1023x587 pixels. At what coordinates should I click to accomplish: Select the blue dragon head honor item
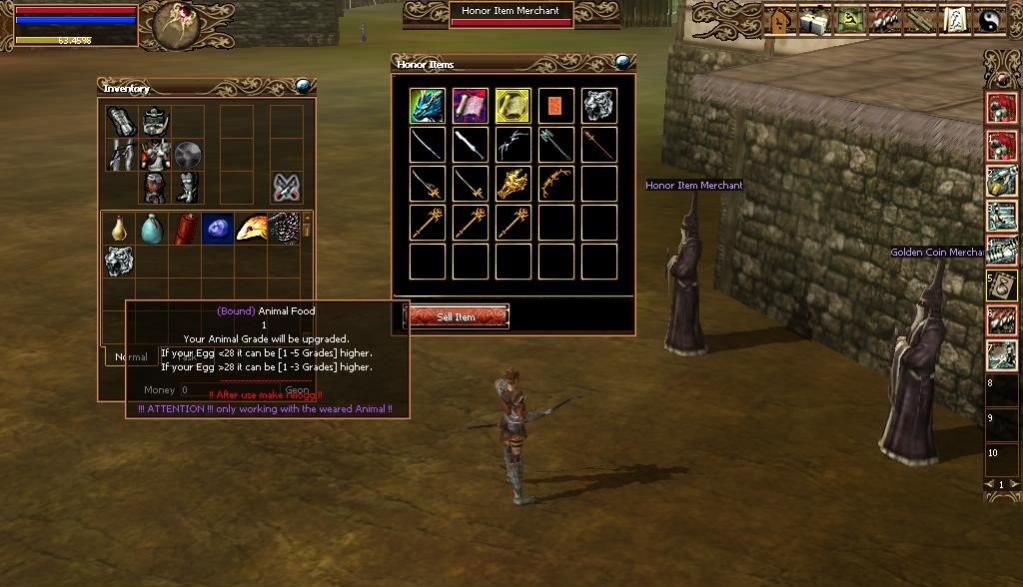click(427, 106)
